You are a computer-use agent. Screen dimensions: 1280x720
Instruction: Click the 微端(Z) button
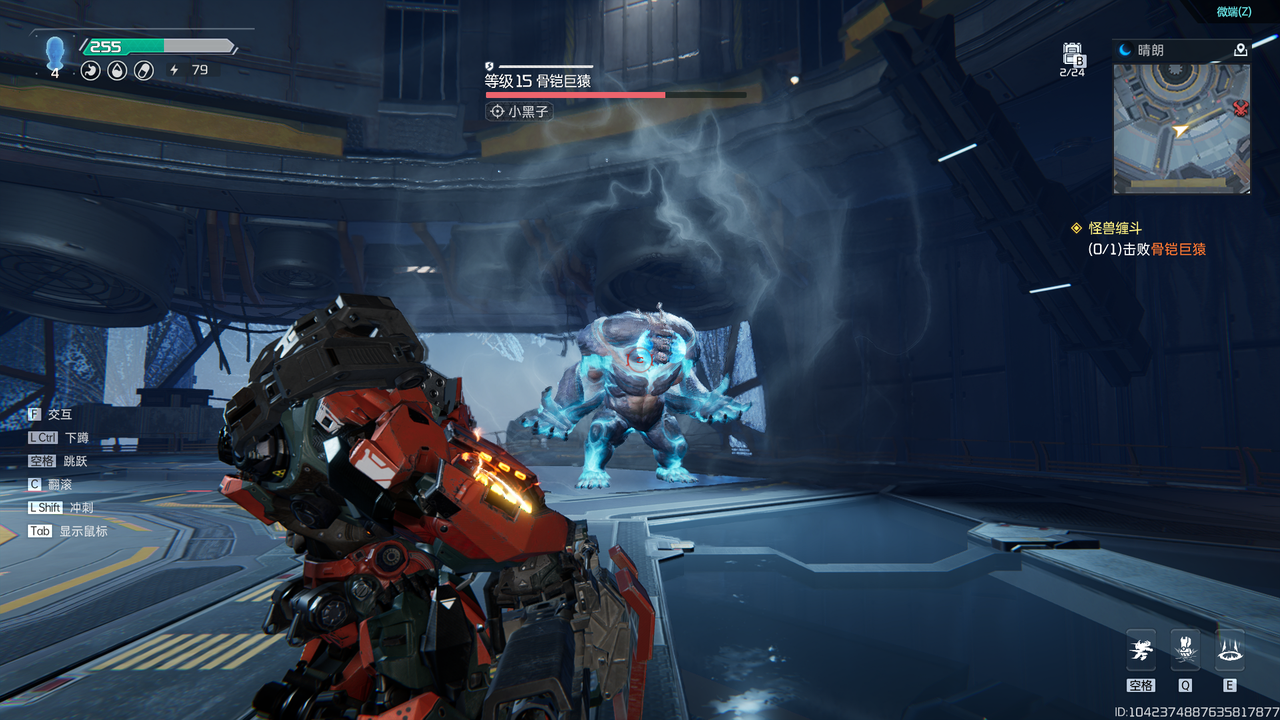pyautogui.click(x=1233, y=12)
